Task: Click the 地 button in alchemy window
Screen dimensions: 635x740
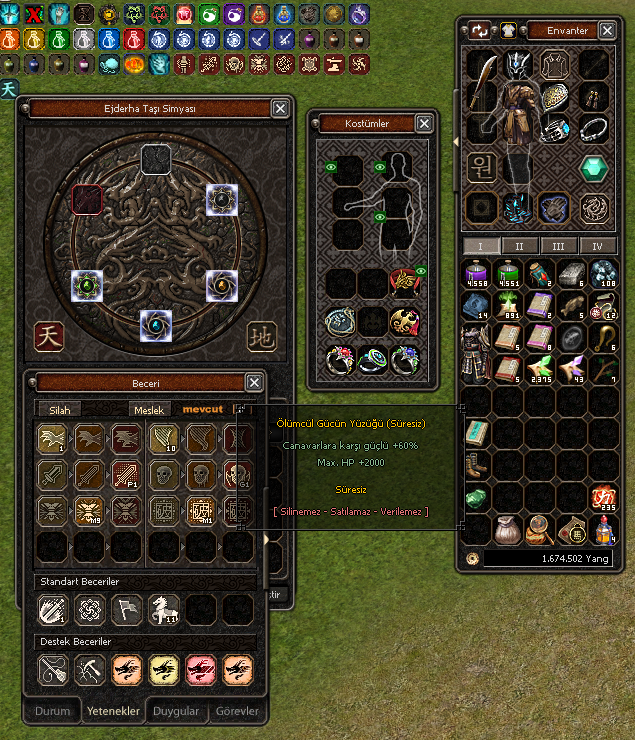Action: 260,336
